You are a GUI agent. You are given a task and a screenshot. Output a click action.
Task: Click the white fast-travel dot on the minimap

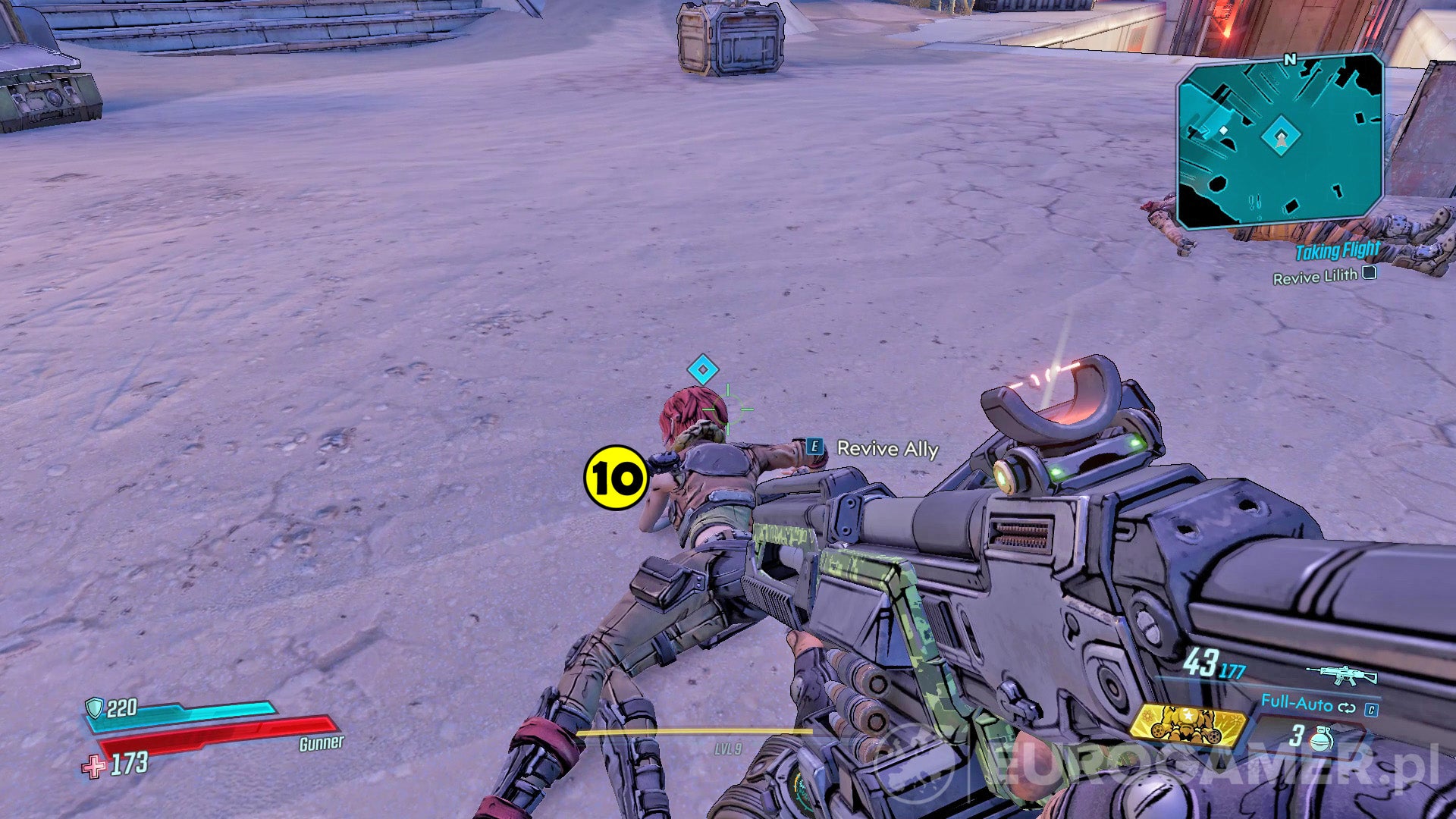click(1224, 130)
